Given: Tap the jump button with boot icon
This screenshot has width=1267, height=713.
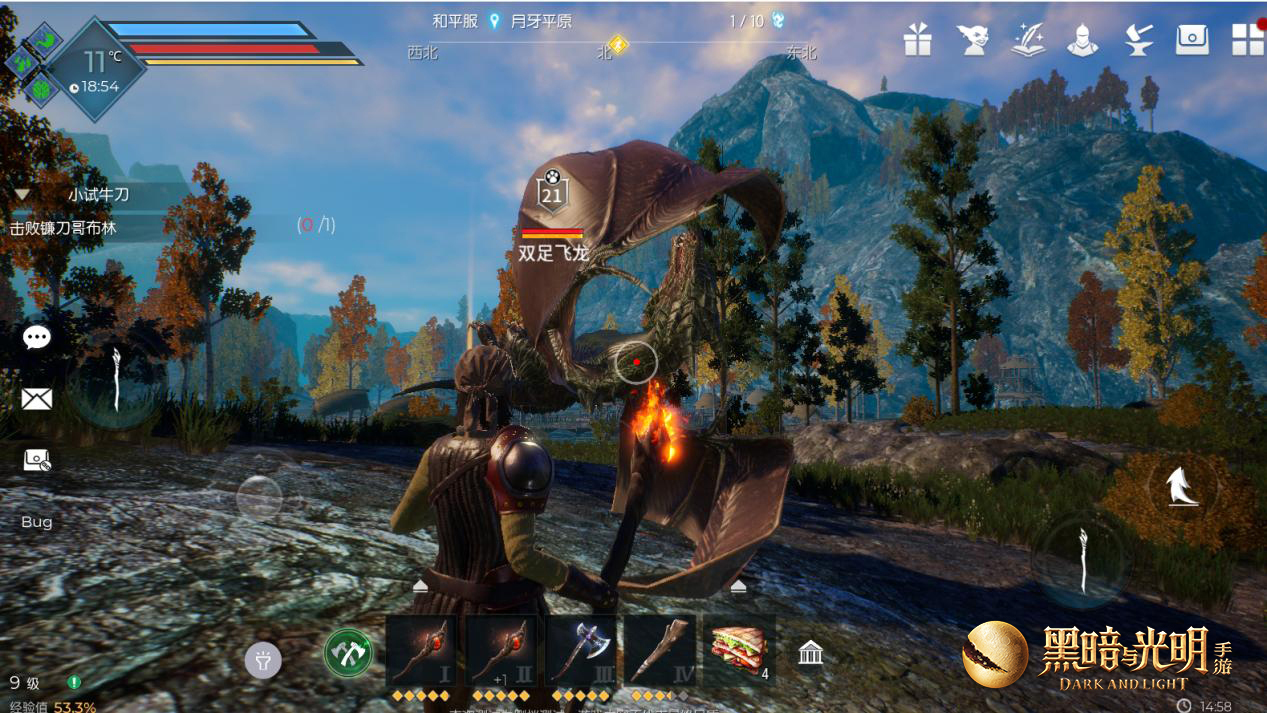Looking at the screenshot, I should point(1183,487).
